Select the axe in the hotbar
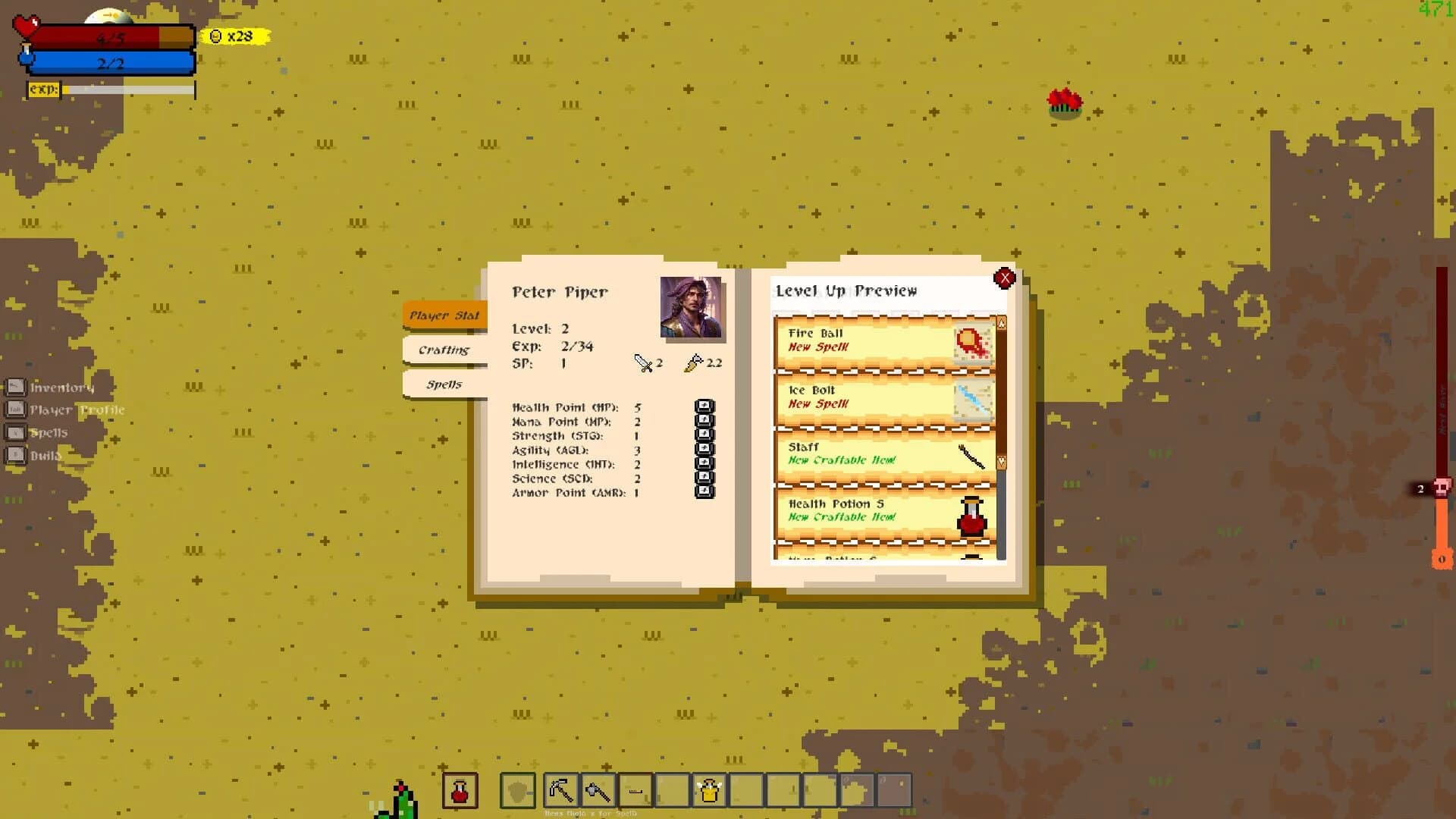This screenshot has width=1456, height=819. click(598, 789)
